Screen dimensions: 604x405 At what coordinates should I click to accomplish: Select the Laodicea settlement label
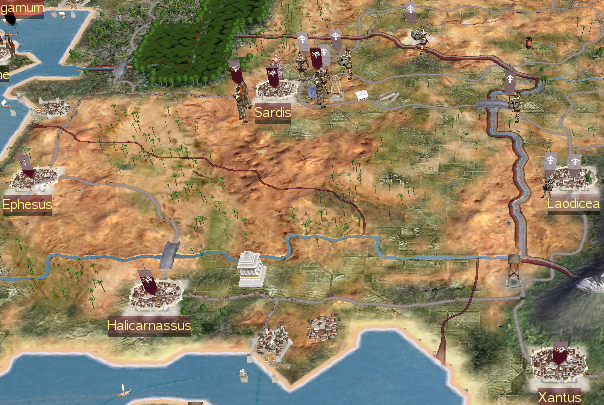pyautogui.click(x=574, y=204)
